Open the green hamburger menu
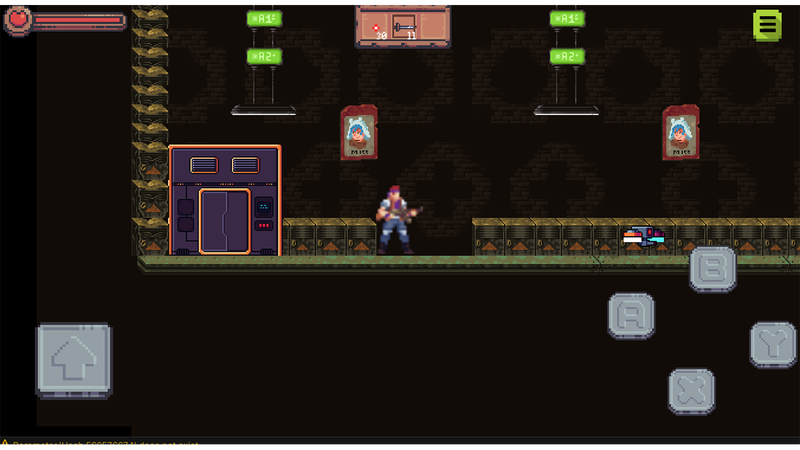800x450 pixels. coord(767,25)
